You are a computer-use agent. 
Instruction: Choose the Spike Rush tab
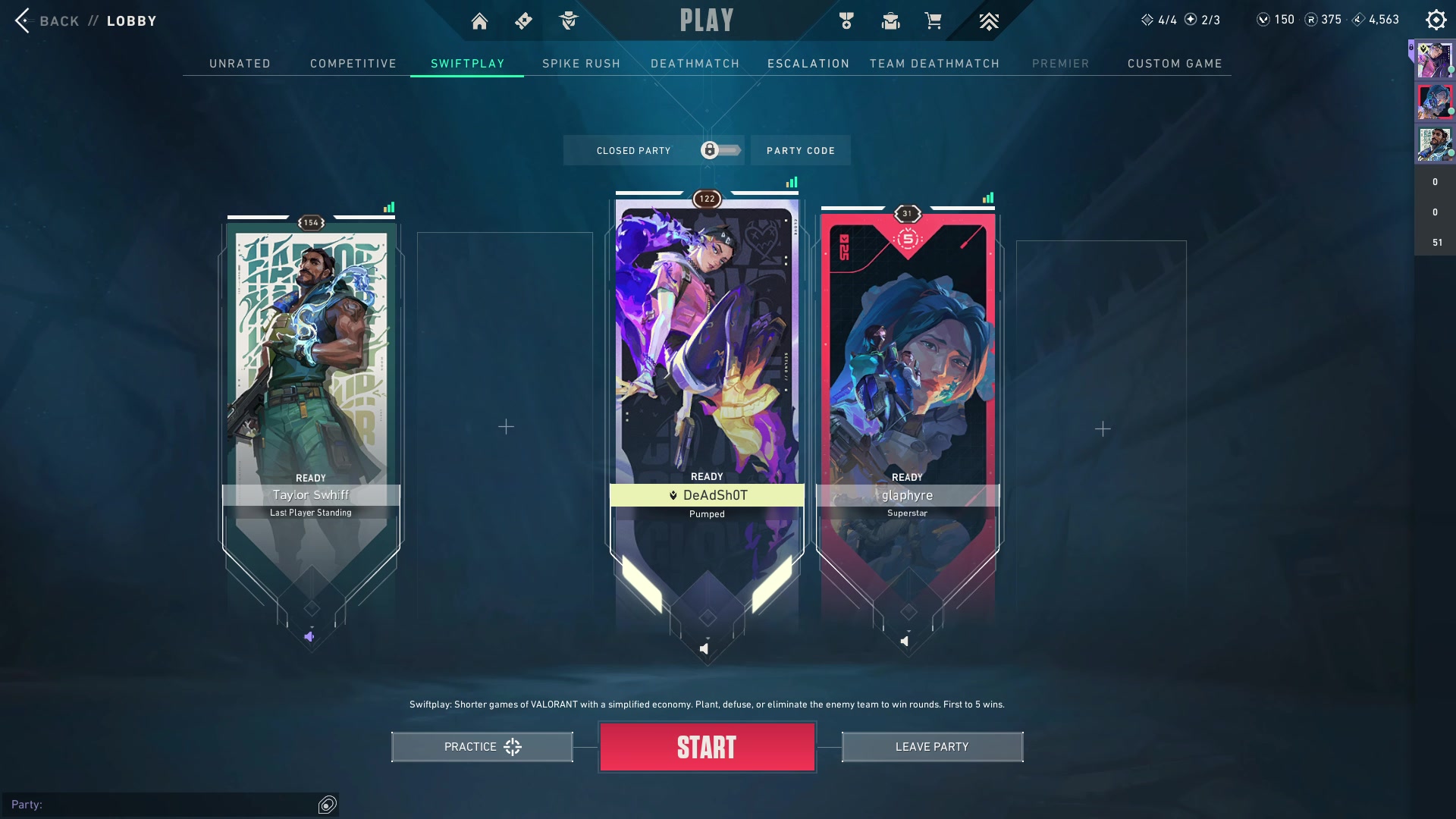click(581, 64)
